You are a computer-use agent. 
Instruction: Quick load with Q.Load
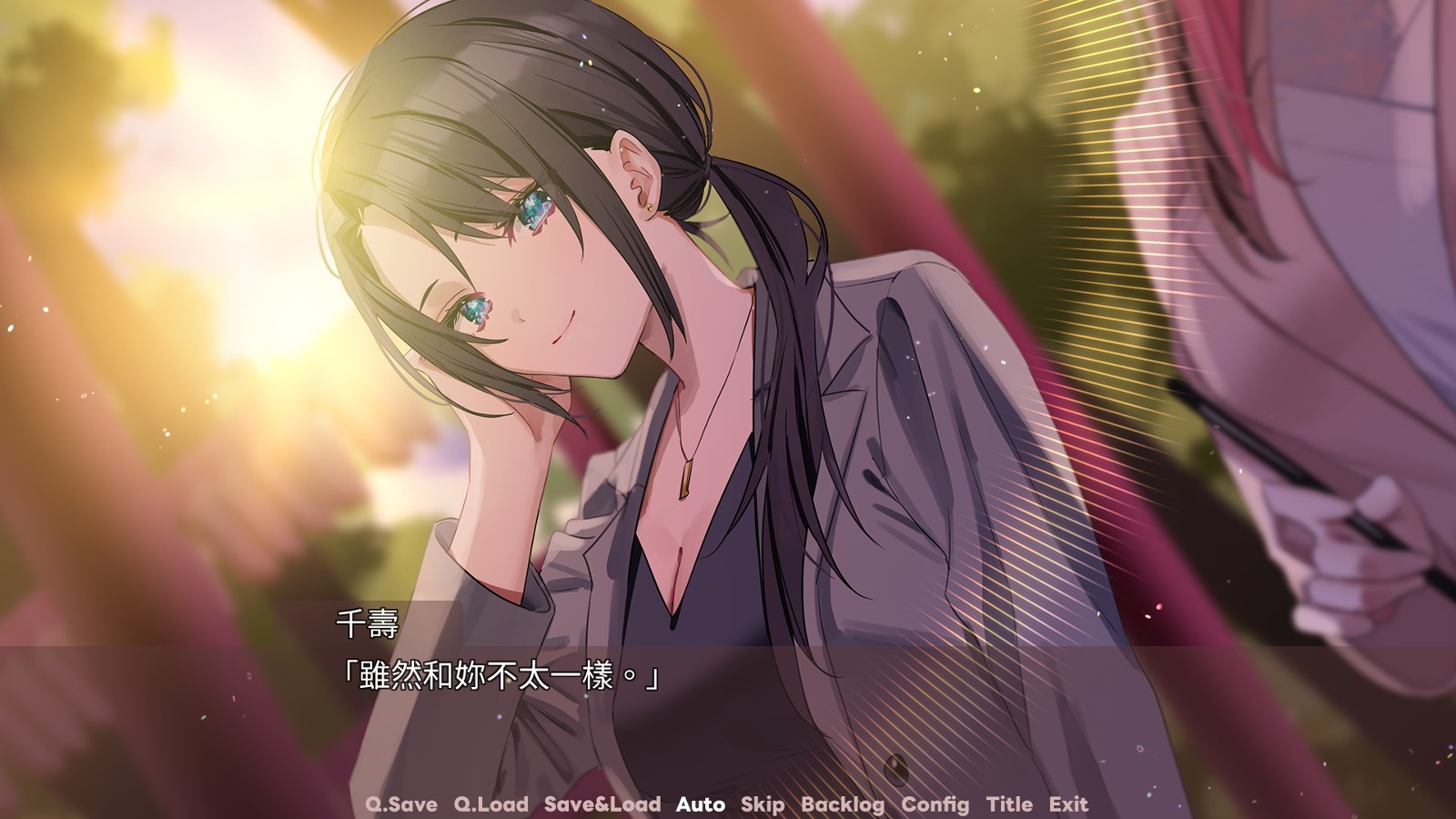pyautogui.click(x=490, y=804)
